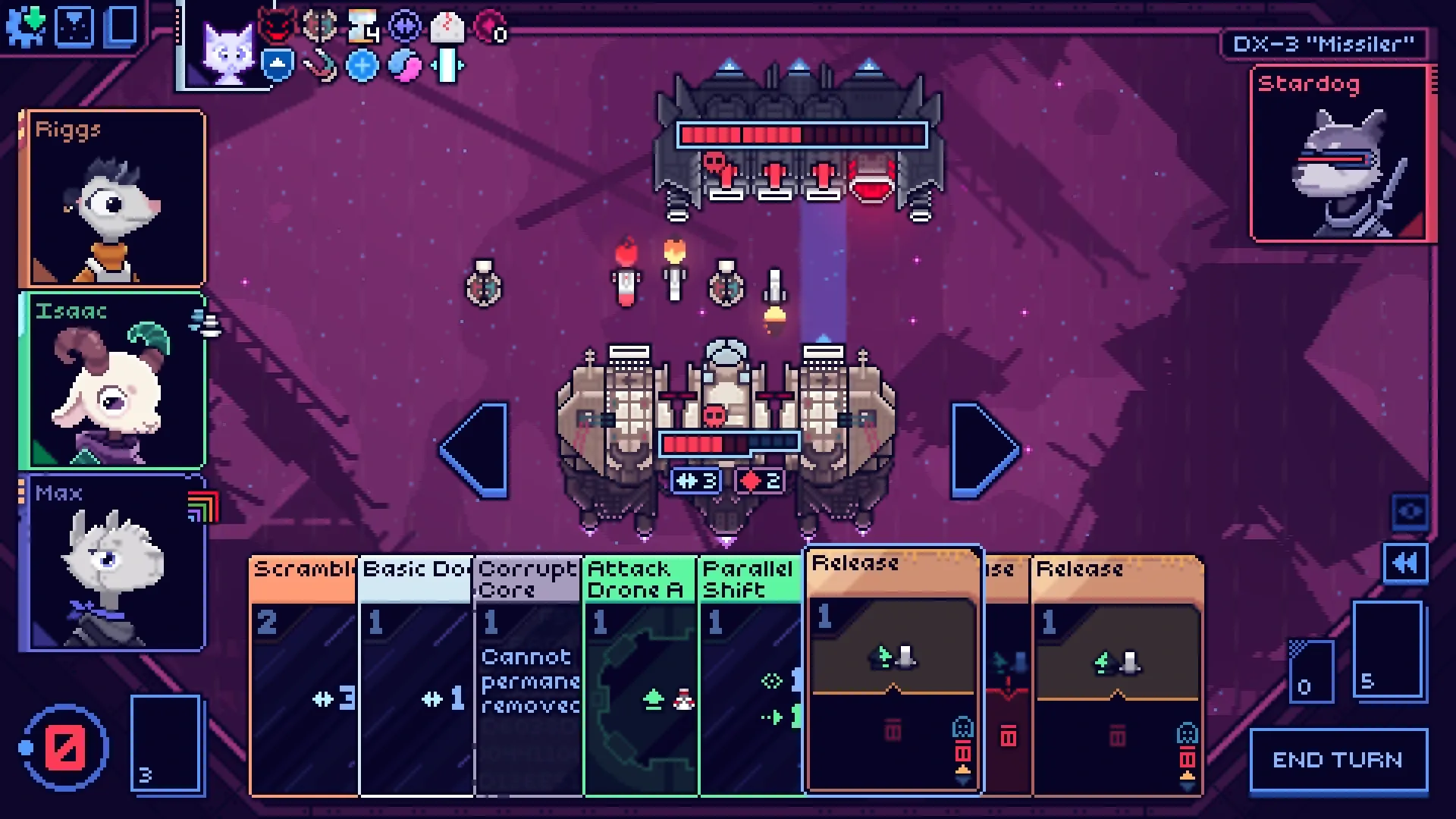This screenshot has height=819, width=1456.
Task: Select Riggs's character portrait
Action: pyautogui.click(x=114, y=199)
